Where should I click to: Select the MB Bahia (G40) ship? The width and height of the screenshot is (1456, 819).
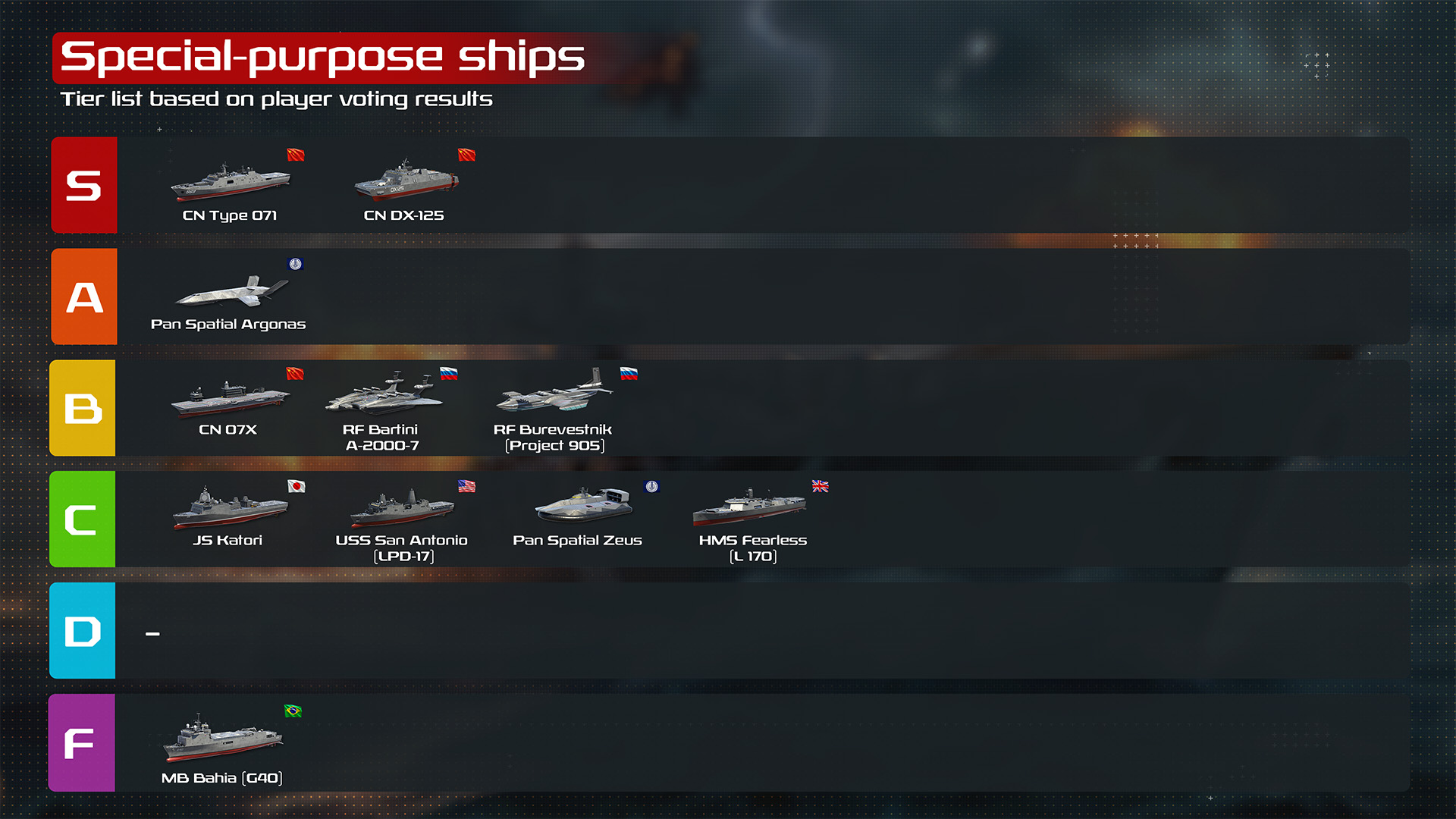tap(222, 737)
